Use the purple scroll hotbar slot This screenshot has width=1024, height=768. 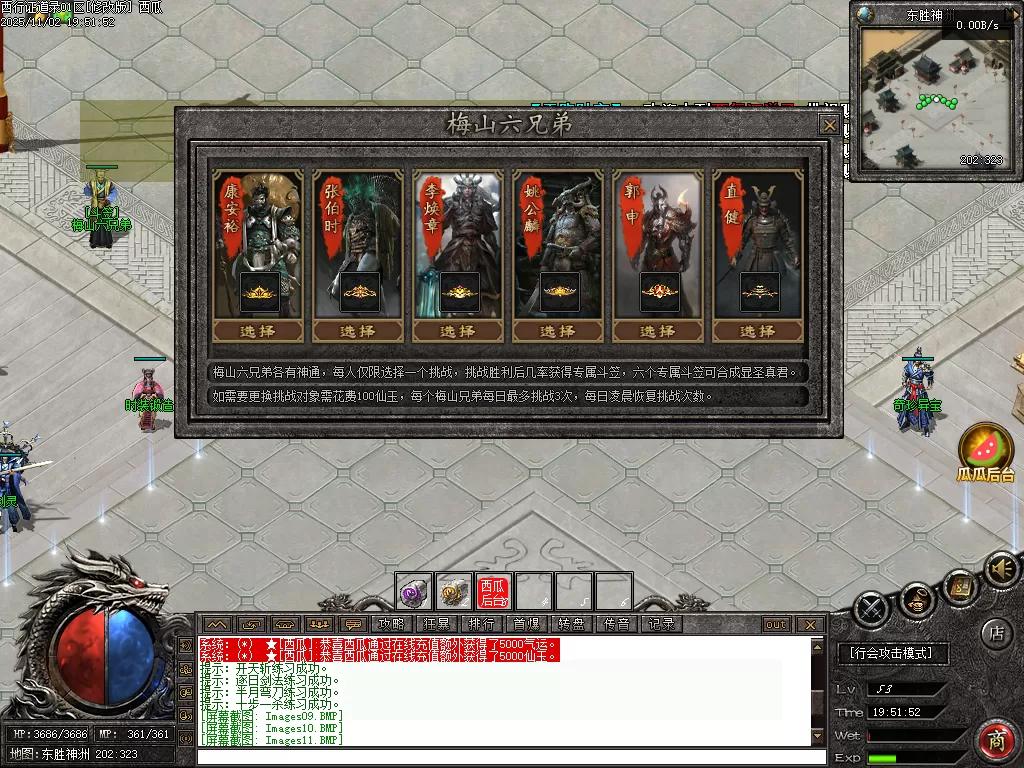(413, 592)
